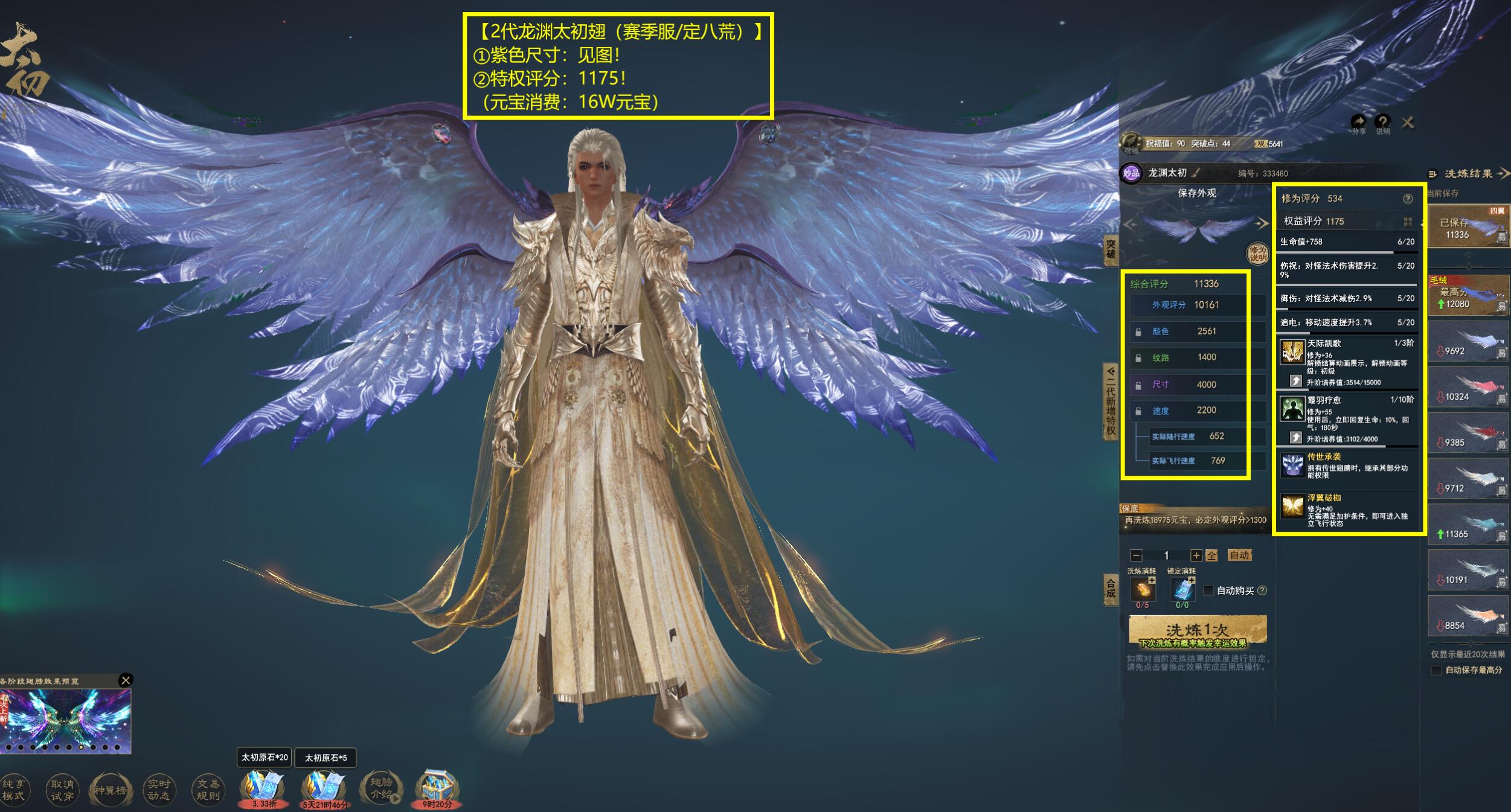
Task: Close the wing panel with the X
Action: pyautogui.click(x=1408, y=123)
